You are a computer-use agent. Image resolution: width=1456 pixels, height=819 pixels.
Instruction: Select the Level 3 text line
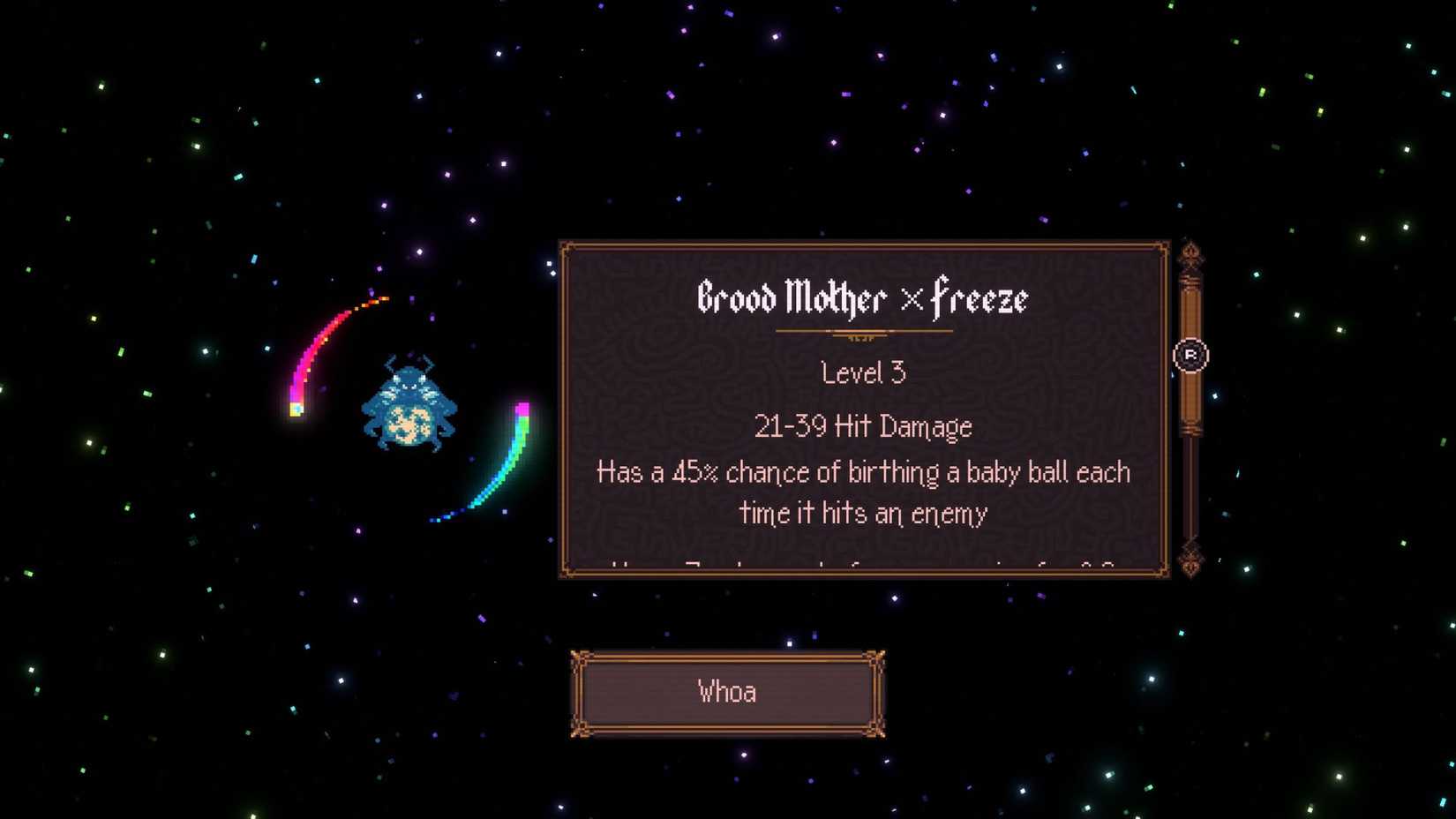[862, 372]
